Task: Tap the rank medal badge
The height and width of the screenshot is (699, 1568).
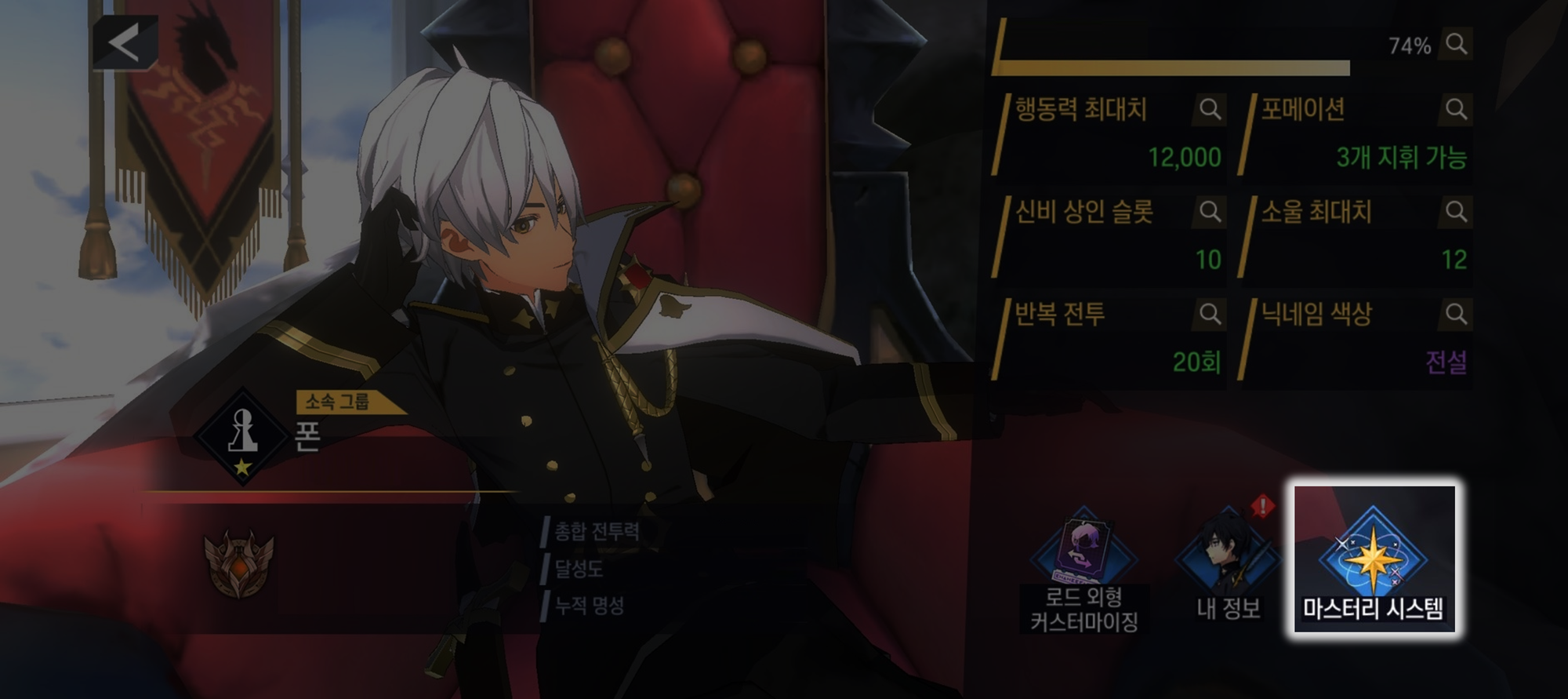Action: tap(239, 562)
